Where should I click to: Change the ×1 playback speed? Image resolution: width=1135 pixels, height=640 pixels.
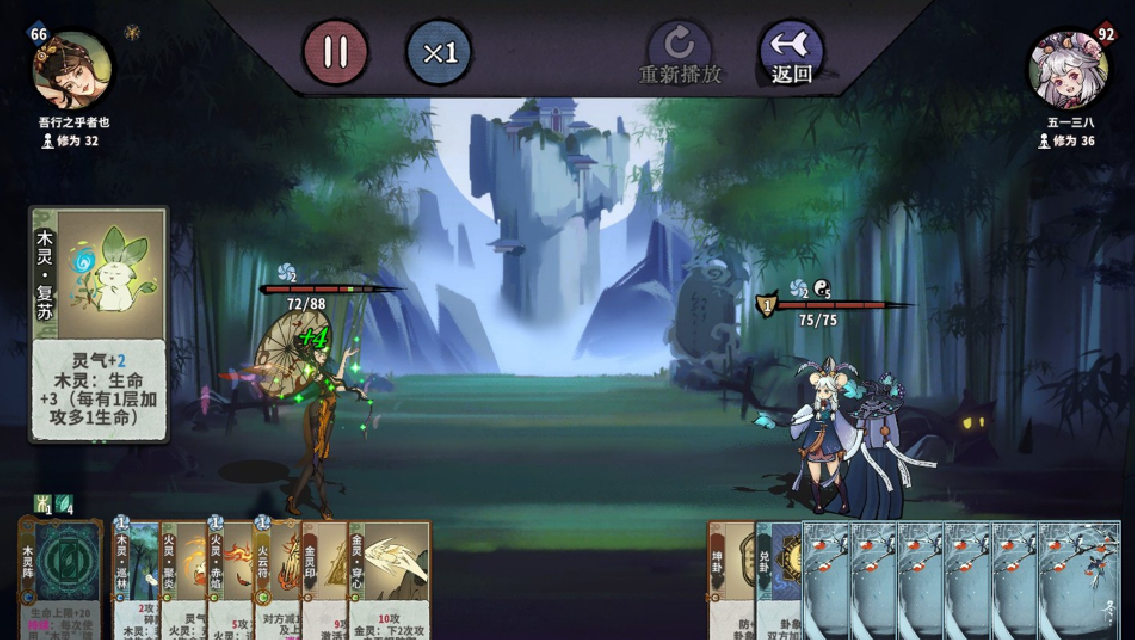[439, 52]
